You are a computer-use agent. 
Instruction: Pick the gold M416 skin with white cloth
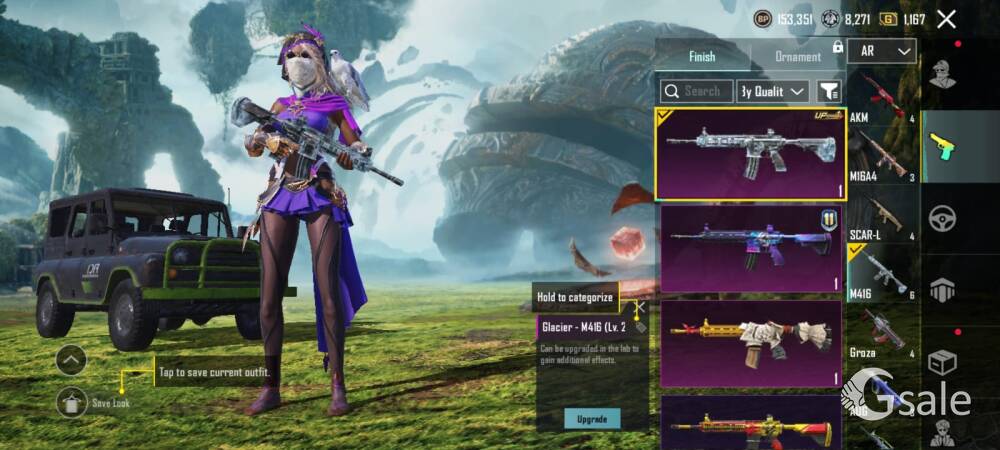tap(750, 344)
